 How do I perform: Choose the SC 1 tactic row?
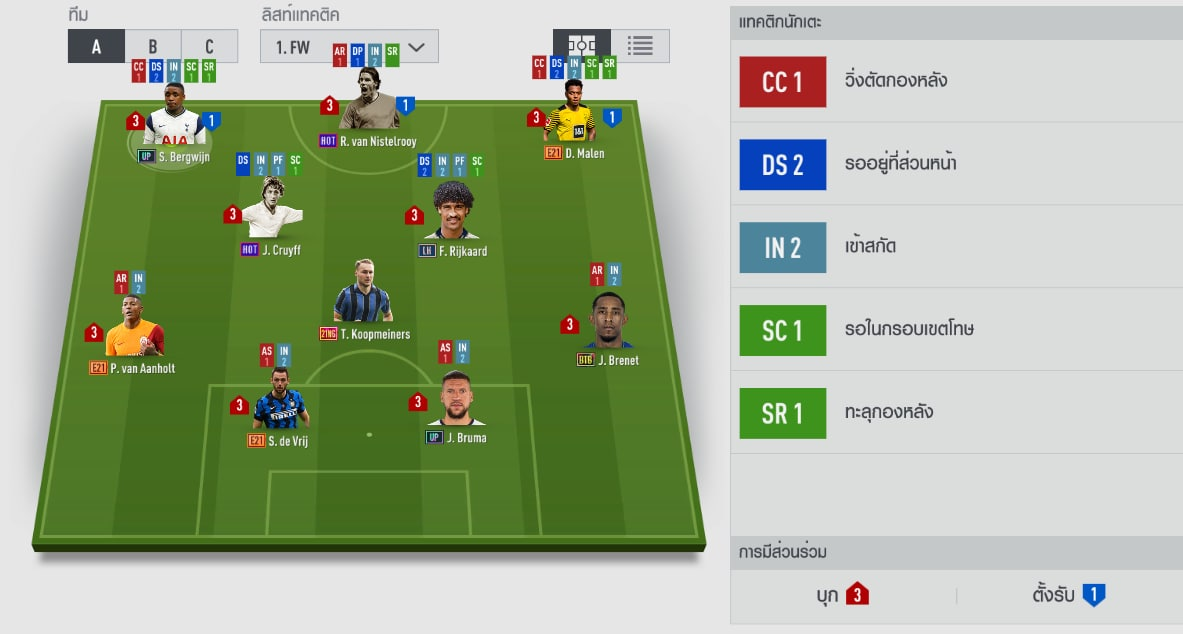[x=956, y=331]
